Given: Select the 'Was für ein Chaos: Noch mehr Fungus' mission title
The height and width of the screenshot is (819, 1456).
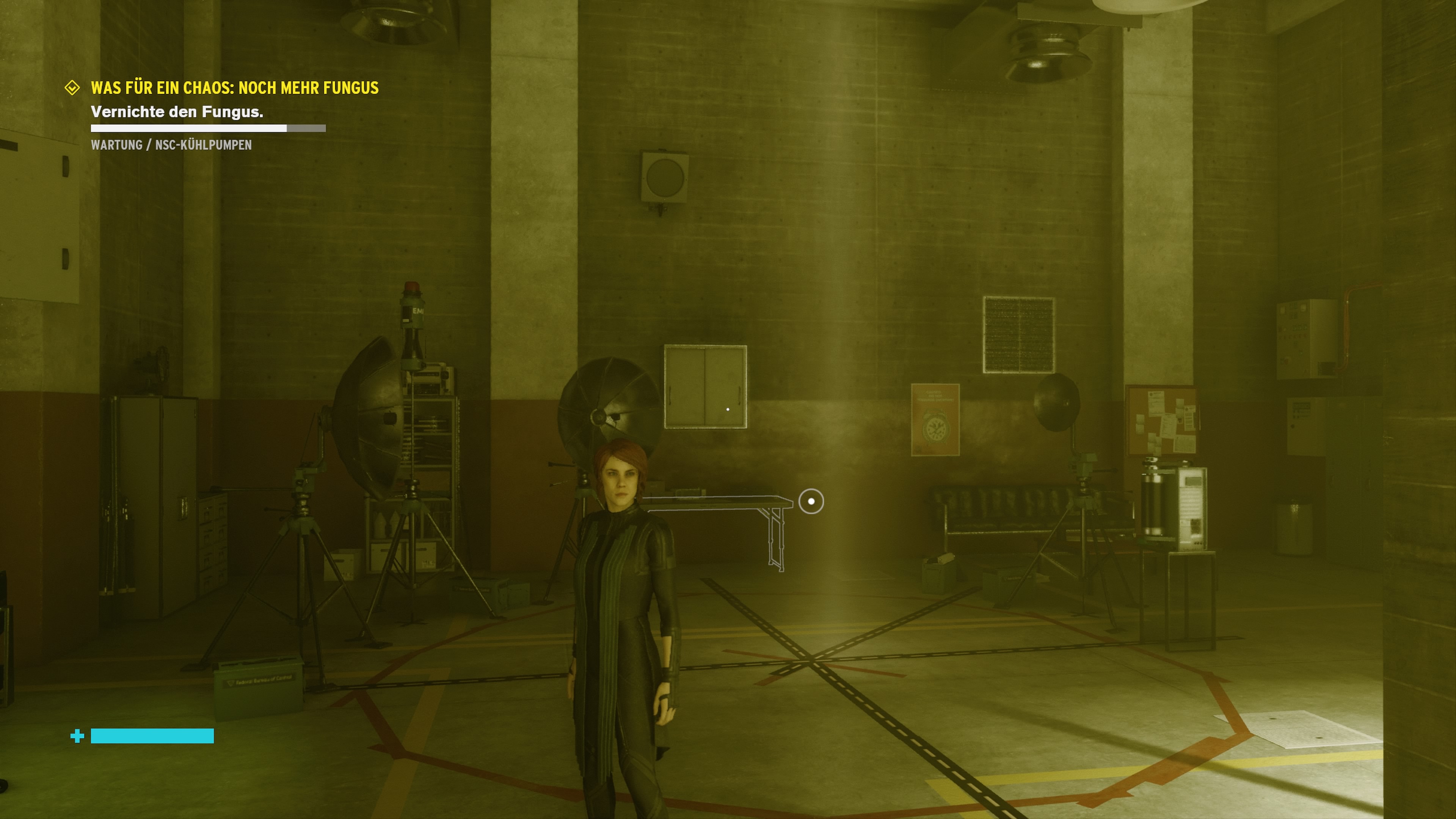Looking at the screenshot, I should click(235, 88).
